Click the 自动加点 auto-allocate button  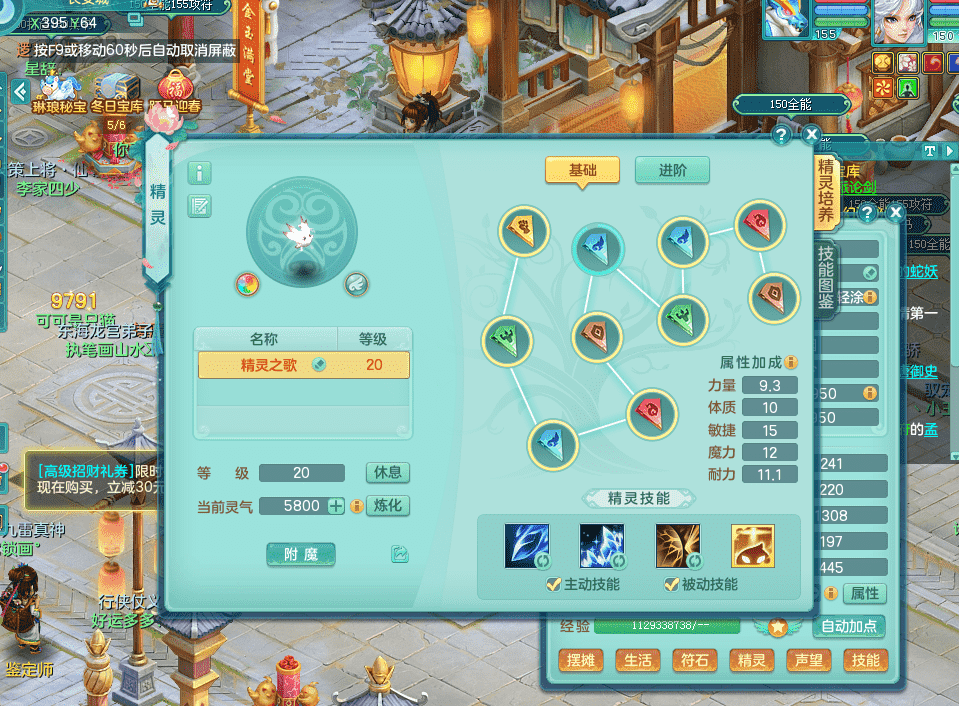(849, 627)
